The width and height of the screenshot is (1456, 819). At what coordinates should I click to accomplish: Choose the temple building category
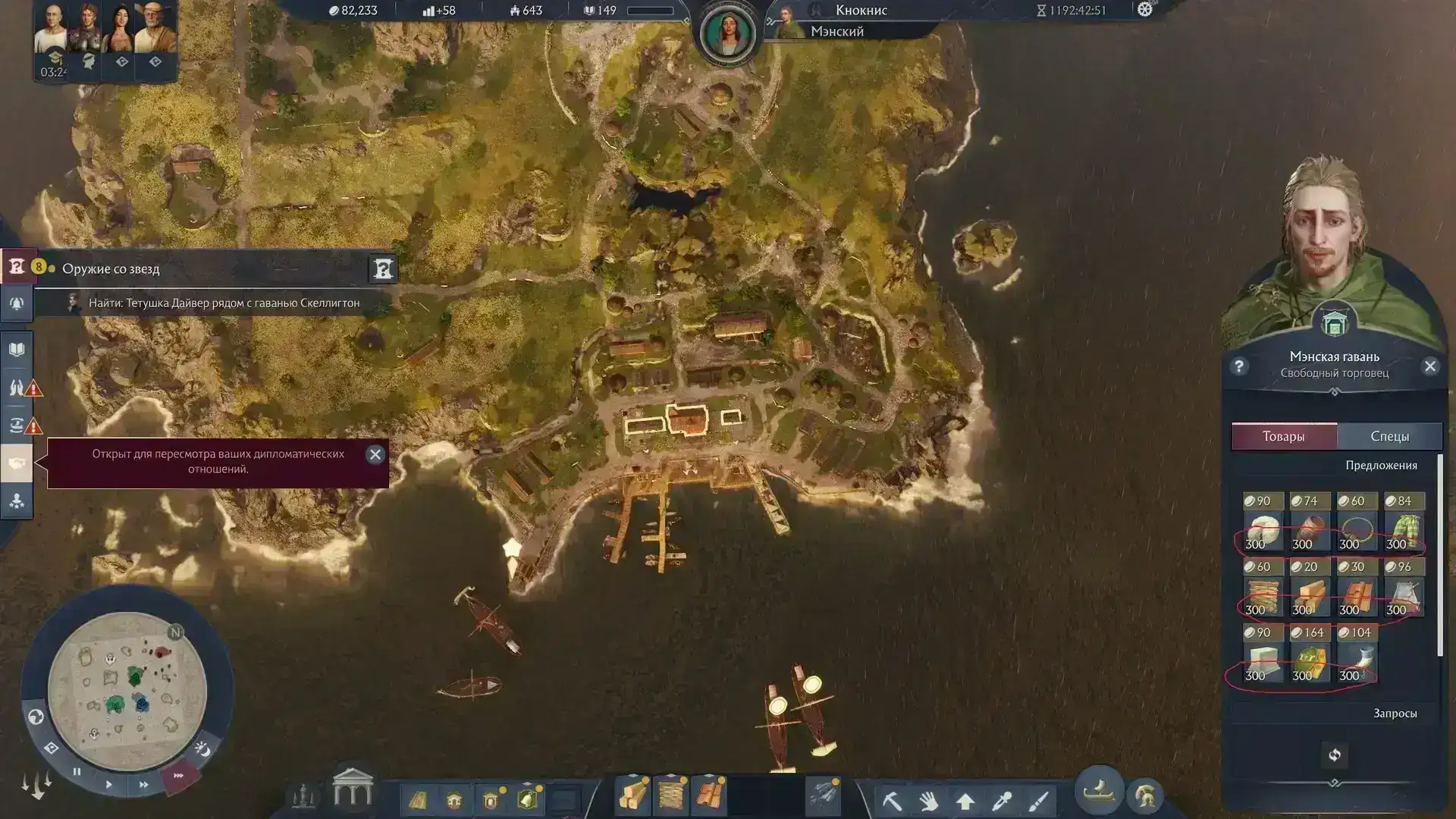353,789
